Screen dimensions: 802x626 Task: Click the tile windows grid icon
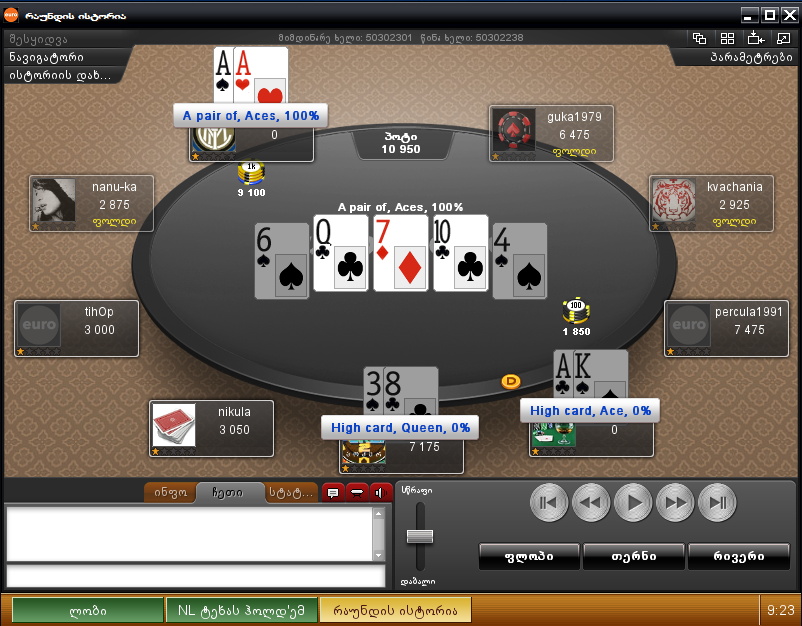coord(728,39)
